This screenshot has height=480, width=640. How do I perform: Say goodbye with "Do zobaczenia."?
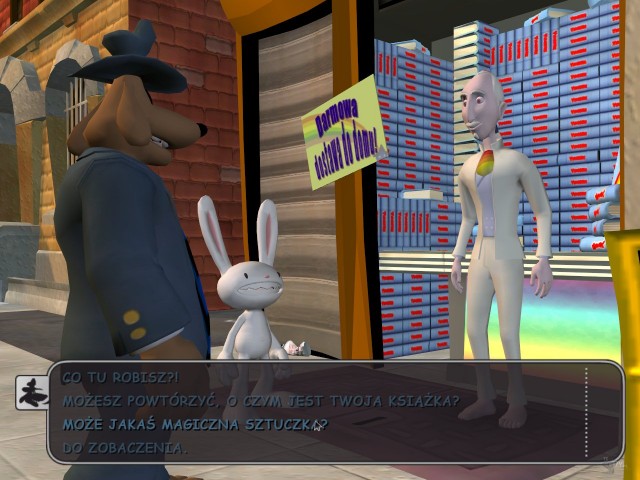[124, 447]
